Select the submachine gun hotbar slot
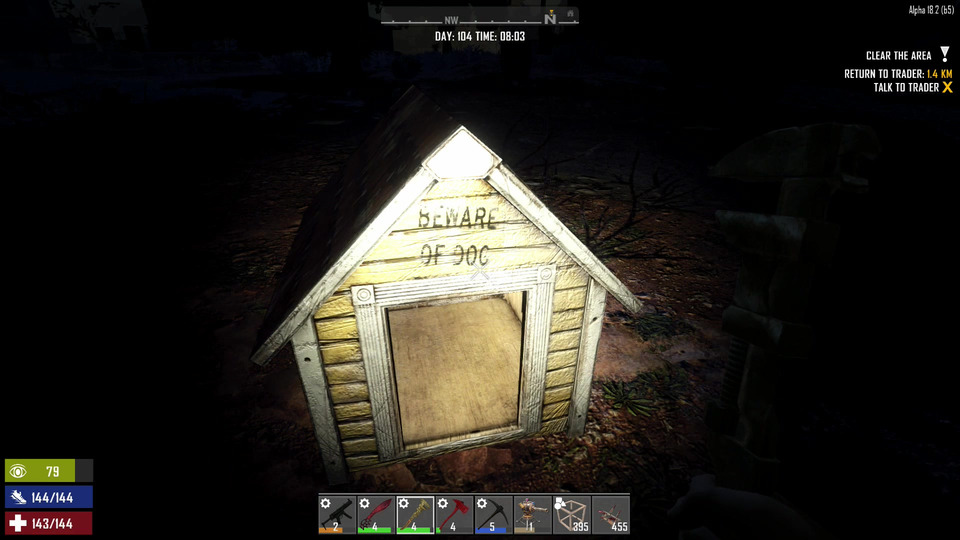 pos(337,515)
